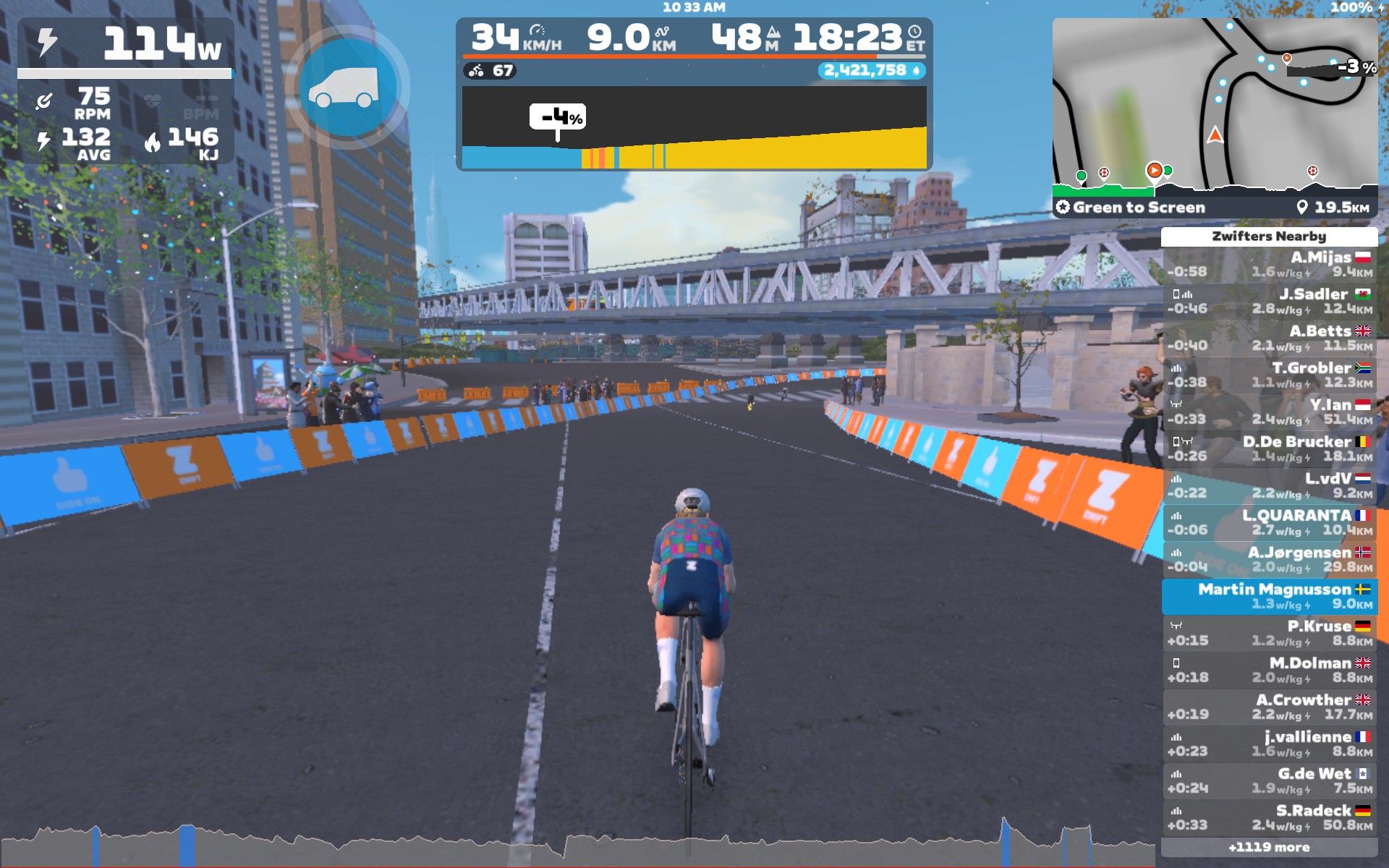Click the route elevation profile panel

click(x=694, y=128)
